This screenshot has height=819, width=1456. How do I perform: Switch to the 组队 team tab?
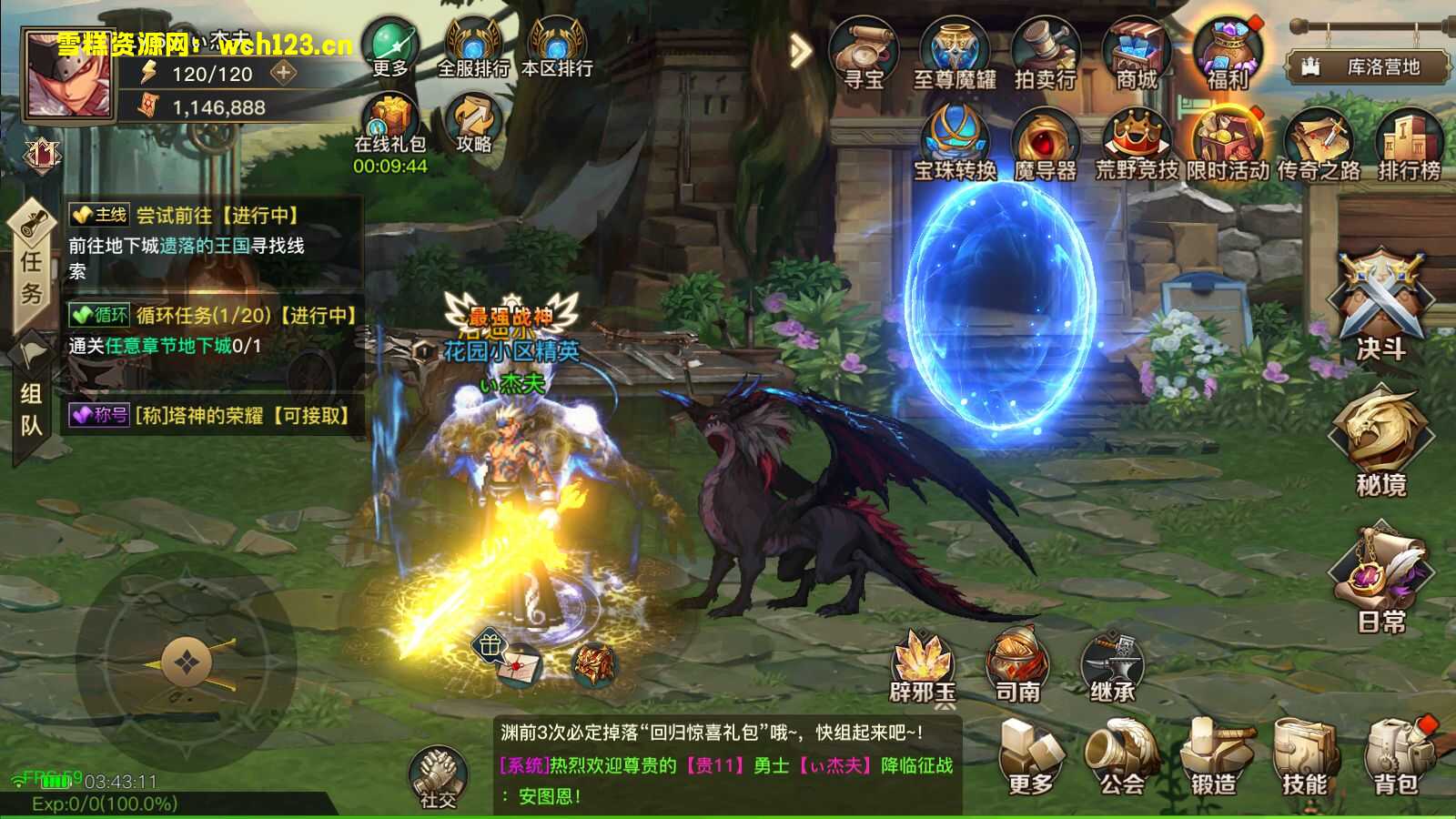point(31,408)
